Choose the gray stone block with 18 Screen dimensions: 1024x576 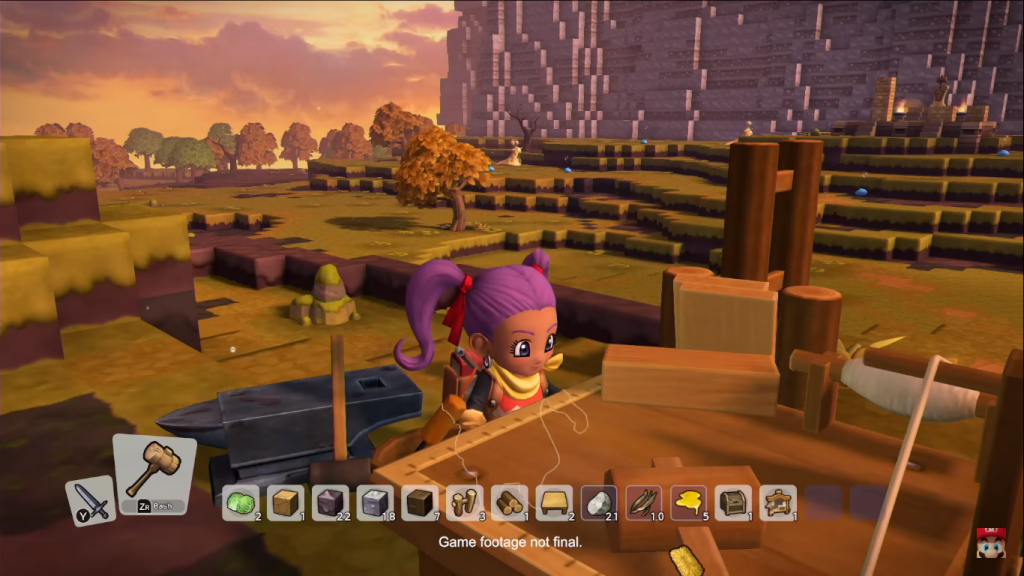tap(375, 503)
